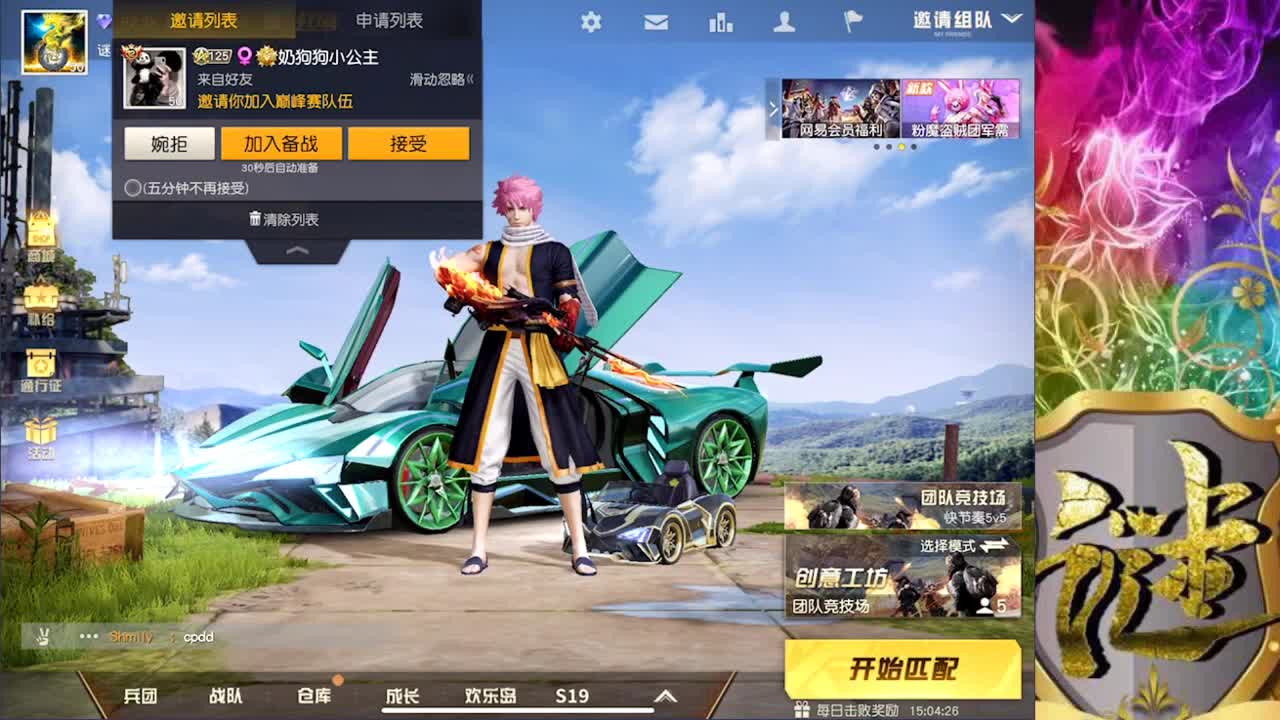Expand the 邀请组队 dropdown arrow
1280x720 pixels.
(x=1010, y=18)
